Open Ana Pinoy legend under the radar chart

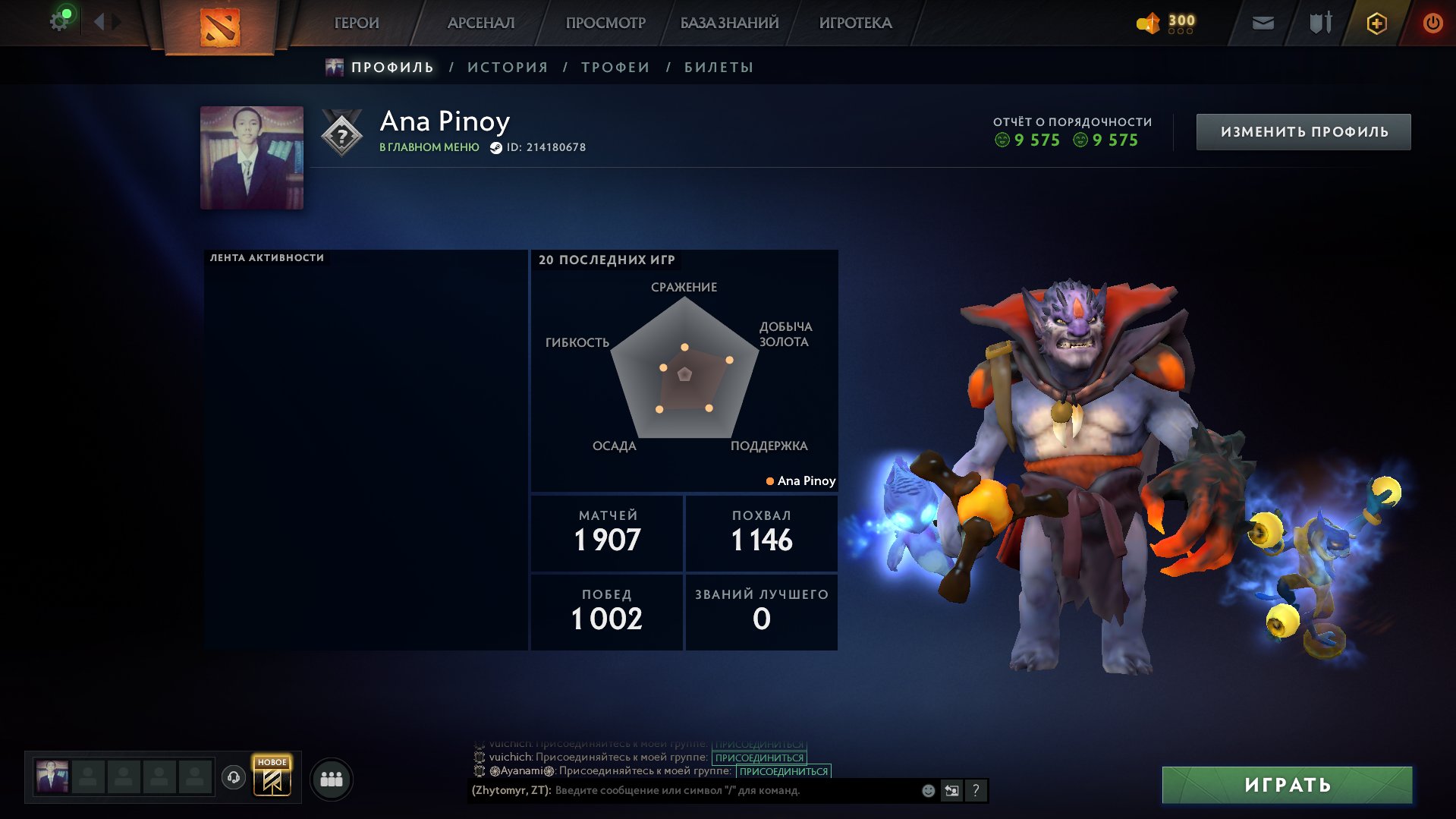click(800, 480)
